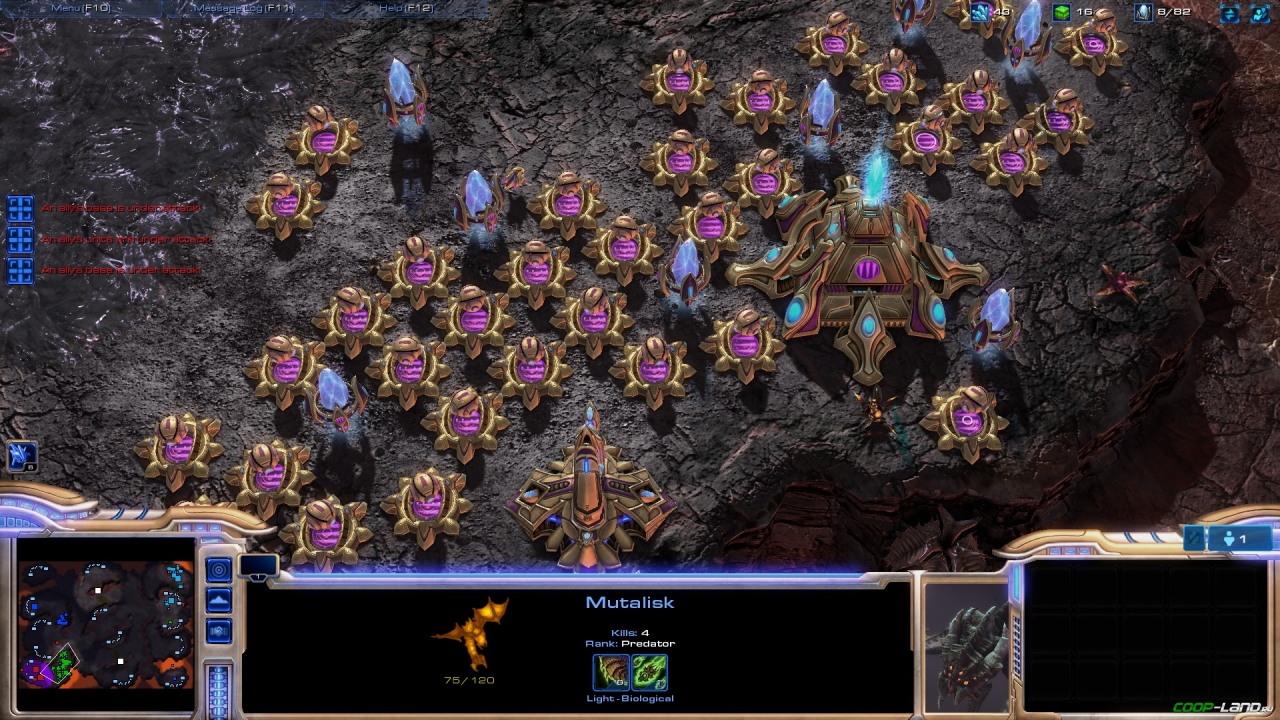Select the blue warp-in icon above minimap

[x=21, y=456]
